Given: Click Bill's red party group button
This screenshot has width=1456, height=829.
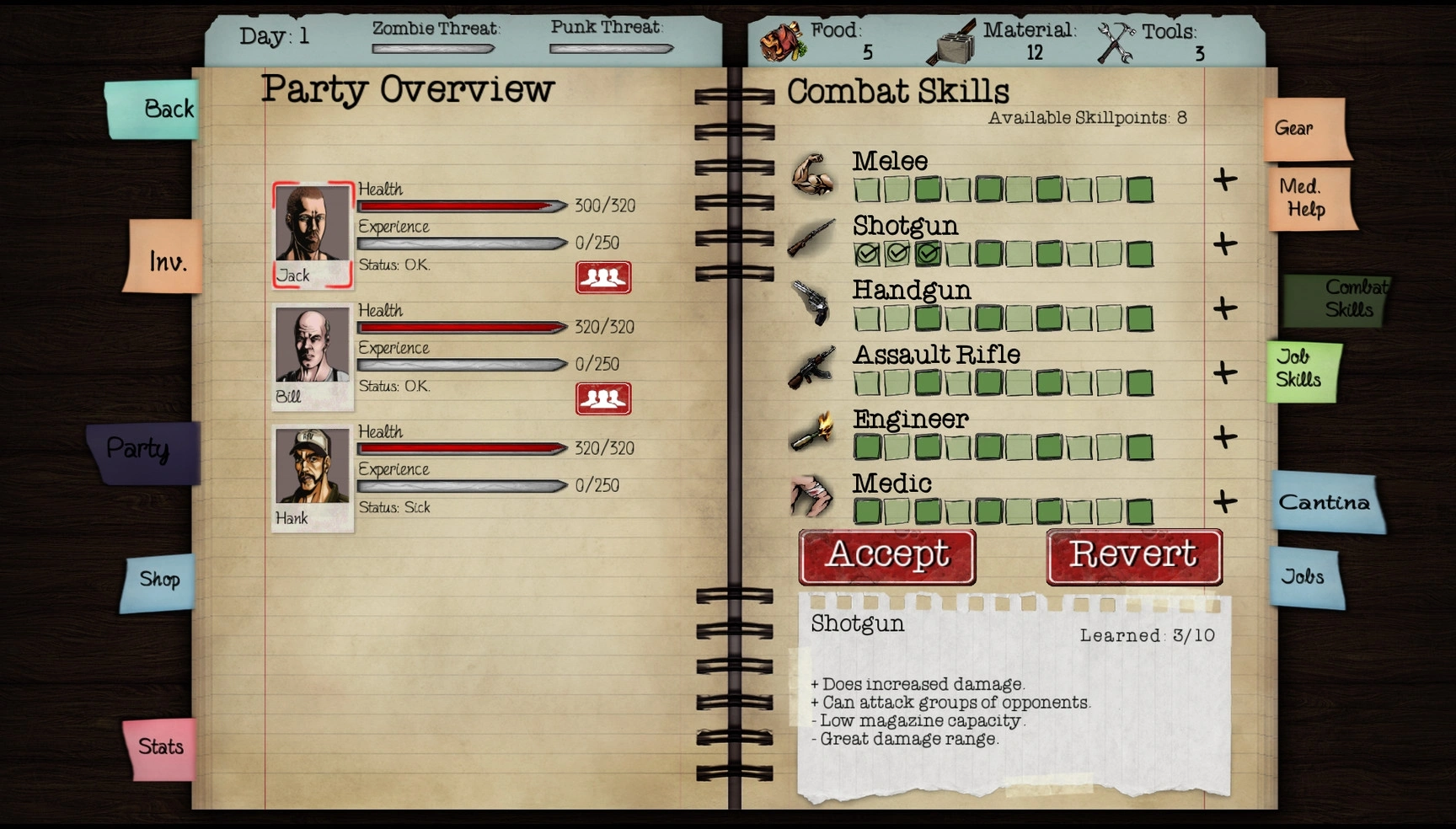Looking at the screenshot, I should [x=603, y=398].
